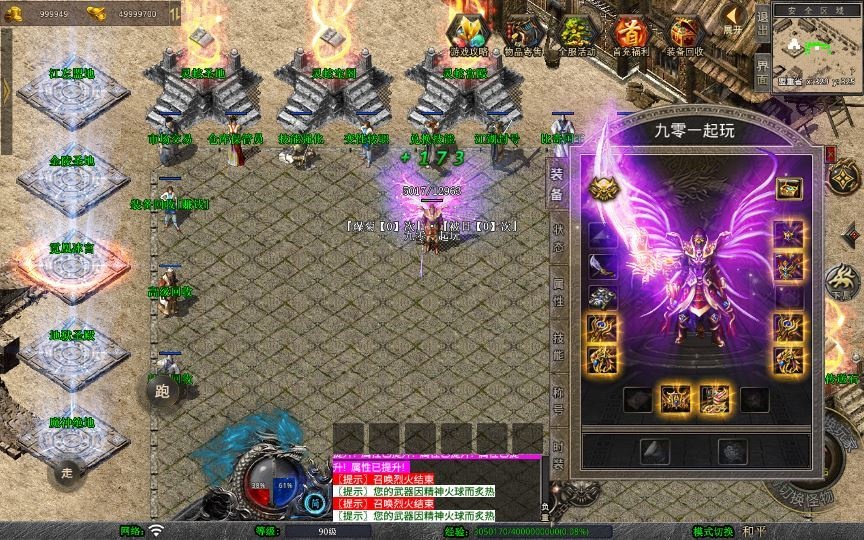Click the 退出 exit button
This screenshot has width=864, height=540.
point(762,20)
